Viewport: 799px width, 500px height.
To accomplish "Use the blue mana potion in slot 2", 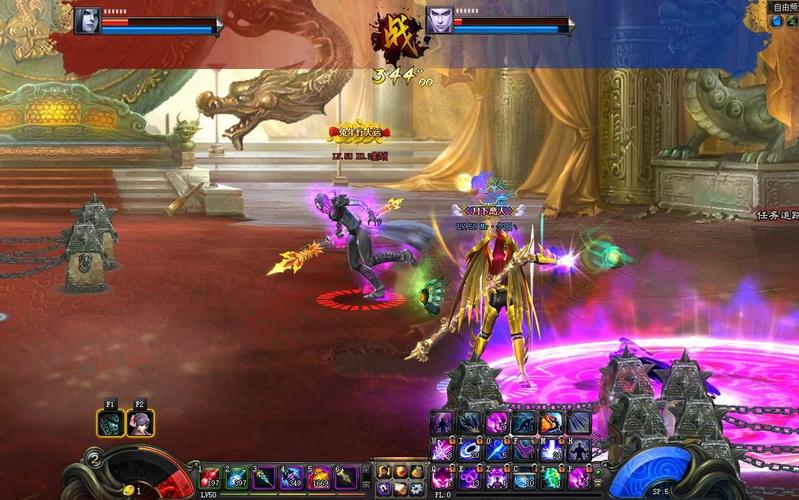I will coord(239,478).
